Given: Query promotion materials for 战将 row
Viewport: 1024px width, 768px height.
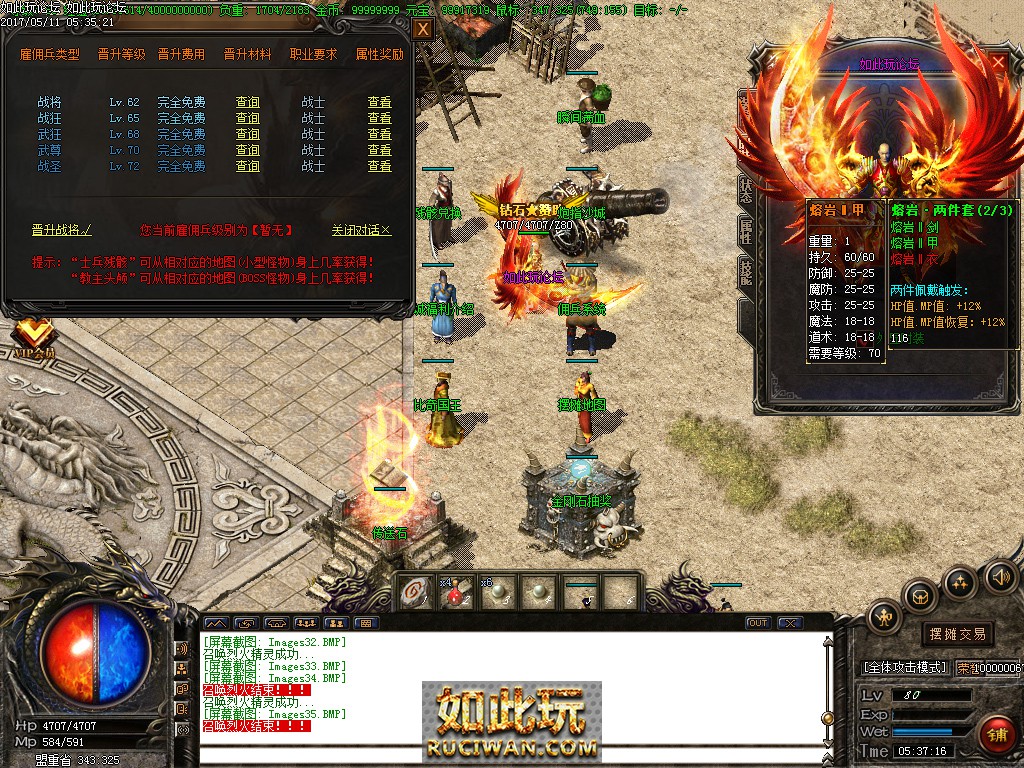Looking at the screenshot, I should (x=247, y=102).
